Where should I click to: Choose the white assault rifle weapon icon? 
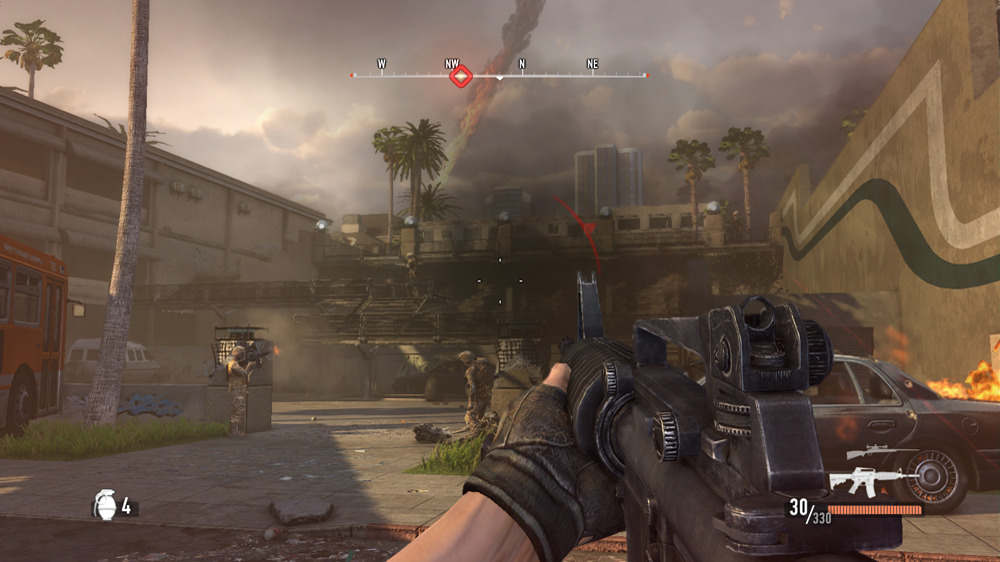867,481
